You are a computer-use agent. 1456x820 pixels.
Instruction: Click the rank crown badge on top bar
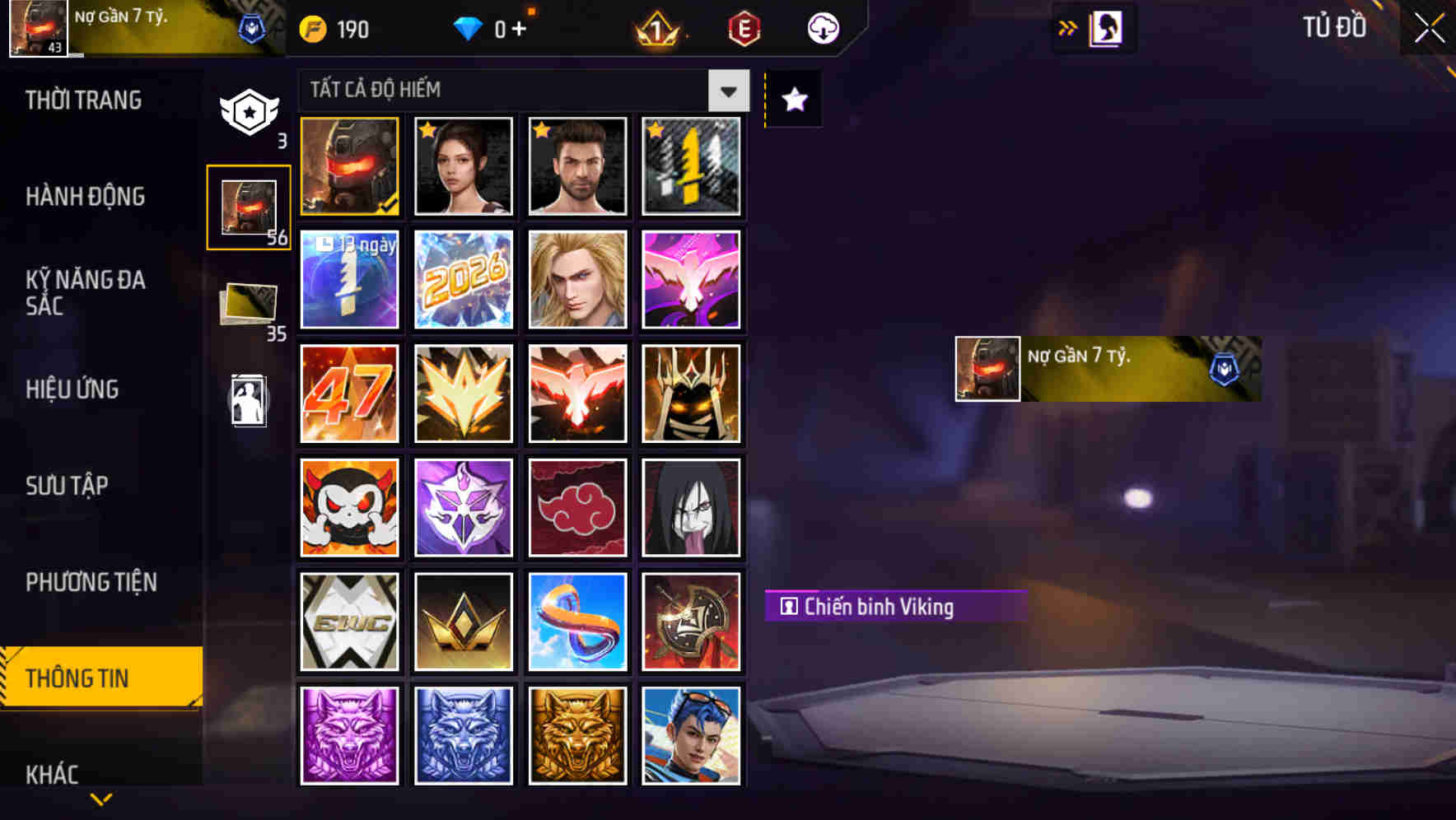pyautogui.click(x=659, y=28)
